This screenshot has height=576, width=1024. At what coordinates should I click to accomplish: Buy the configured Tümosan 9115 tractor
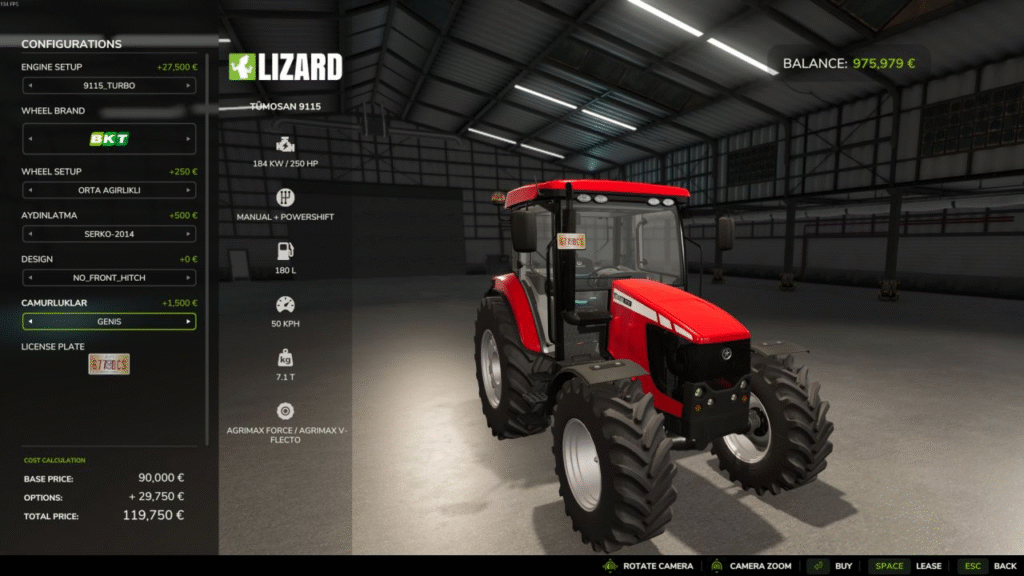tap(831, 566)
